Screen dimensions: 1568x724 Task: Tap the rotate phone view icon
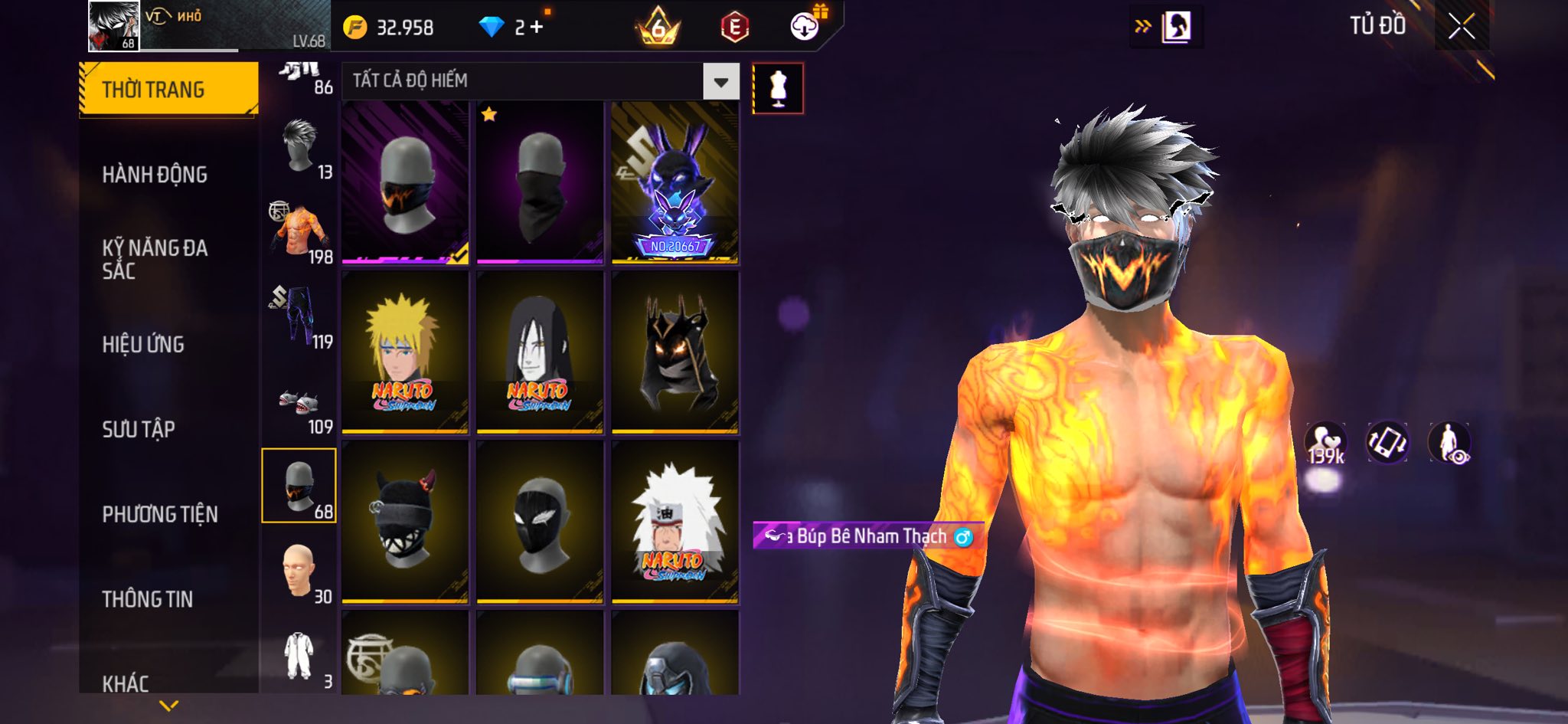[1387, 443]
